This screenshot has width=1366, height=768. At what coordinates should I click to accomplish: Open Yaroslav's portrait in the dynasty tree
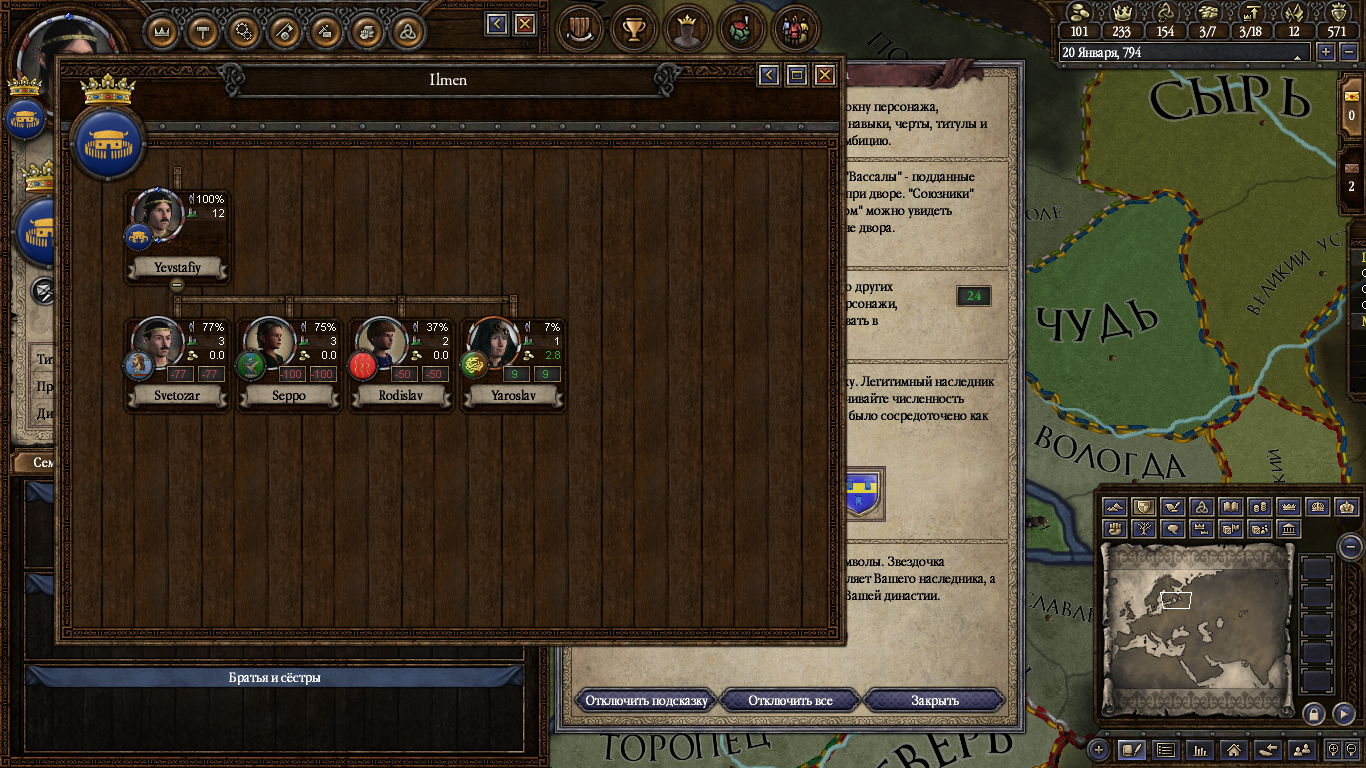pos(494,345)
